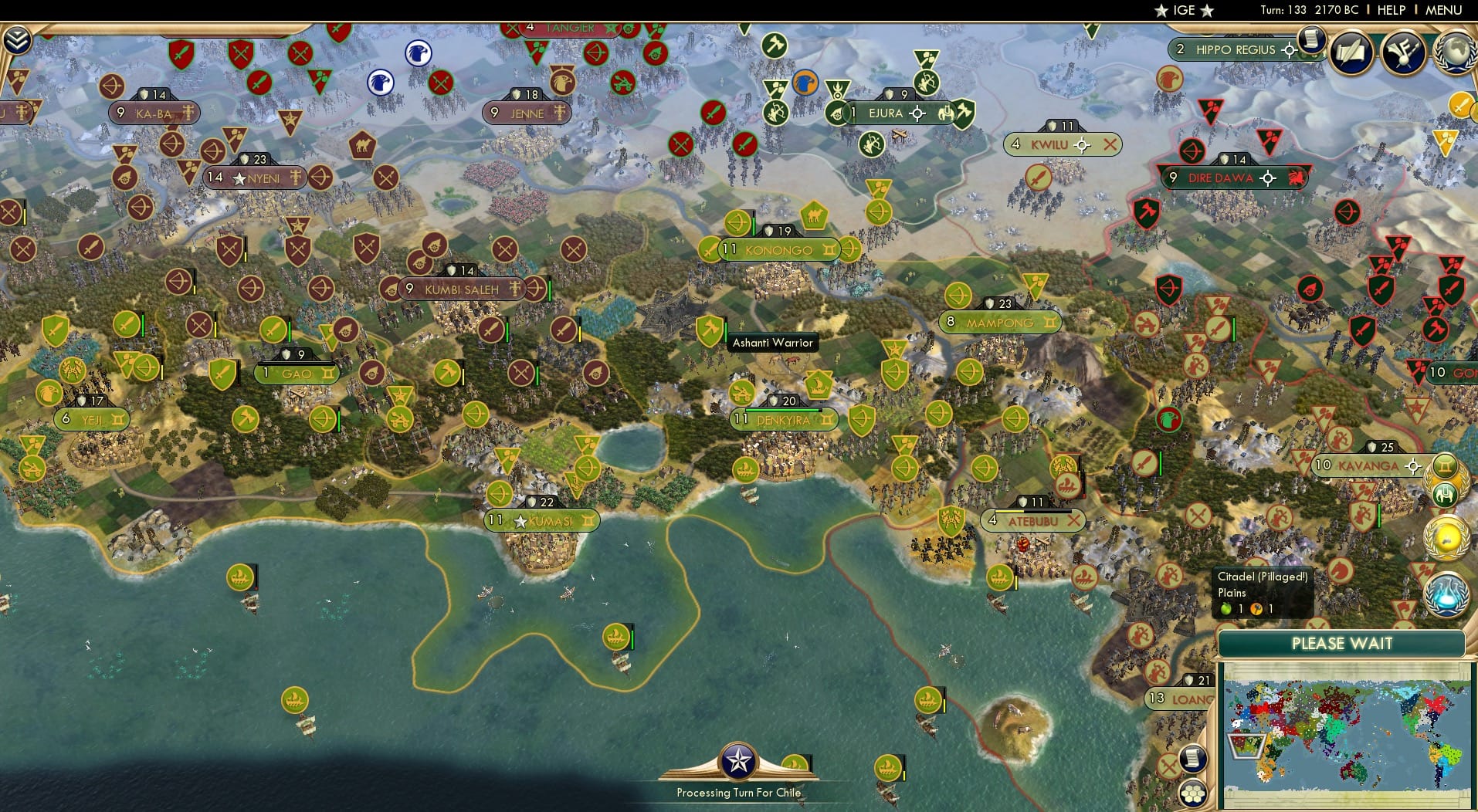Open the message log scroll icon beside the minimap

(x=1193, y=758)
